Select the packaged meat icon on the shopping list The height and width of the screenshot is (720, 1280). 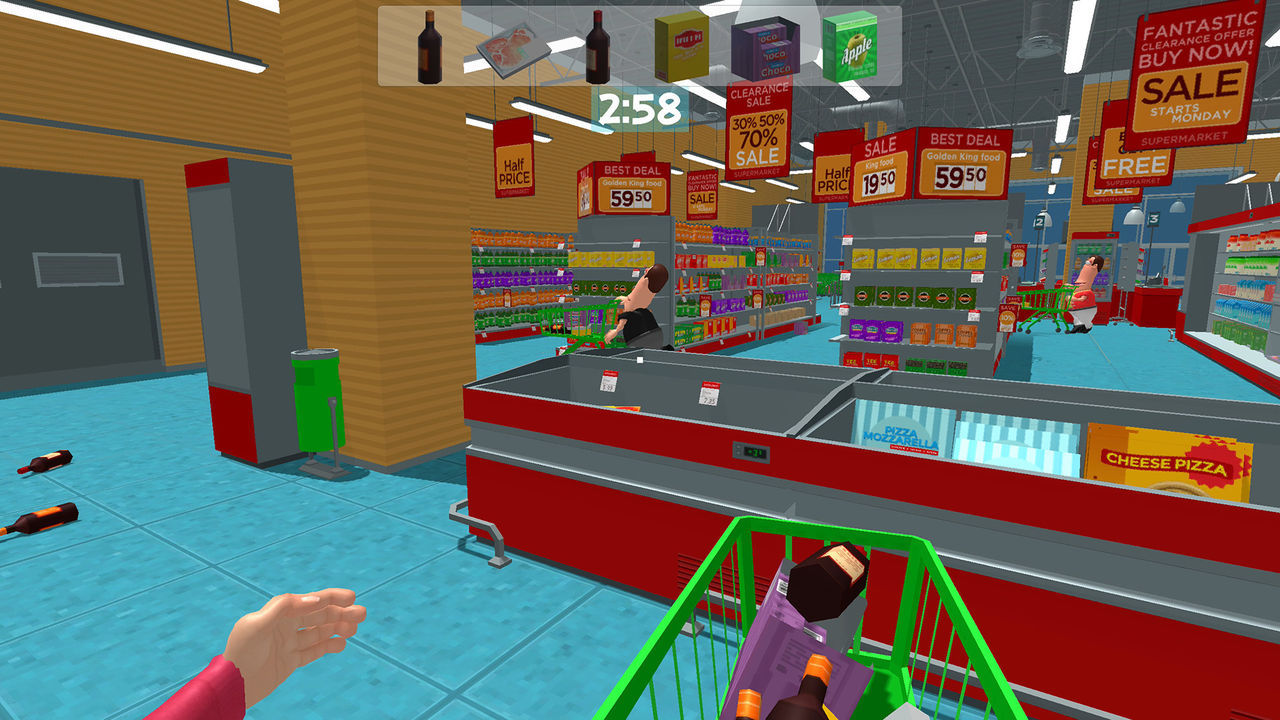pos(515,48)
